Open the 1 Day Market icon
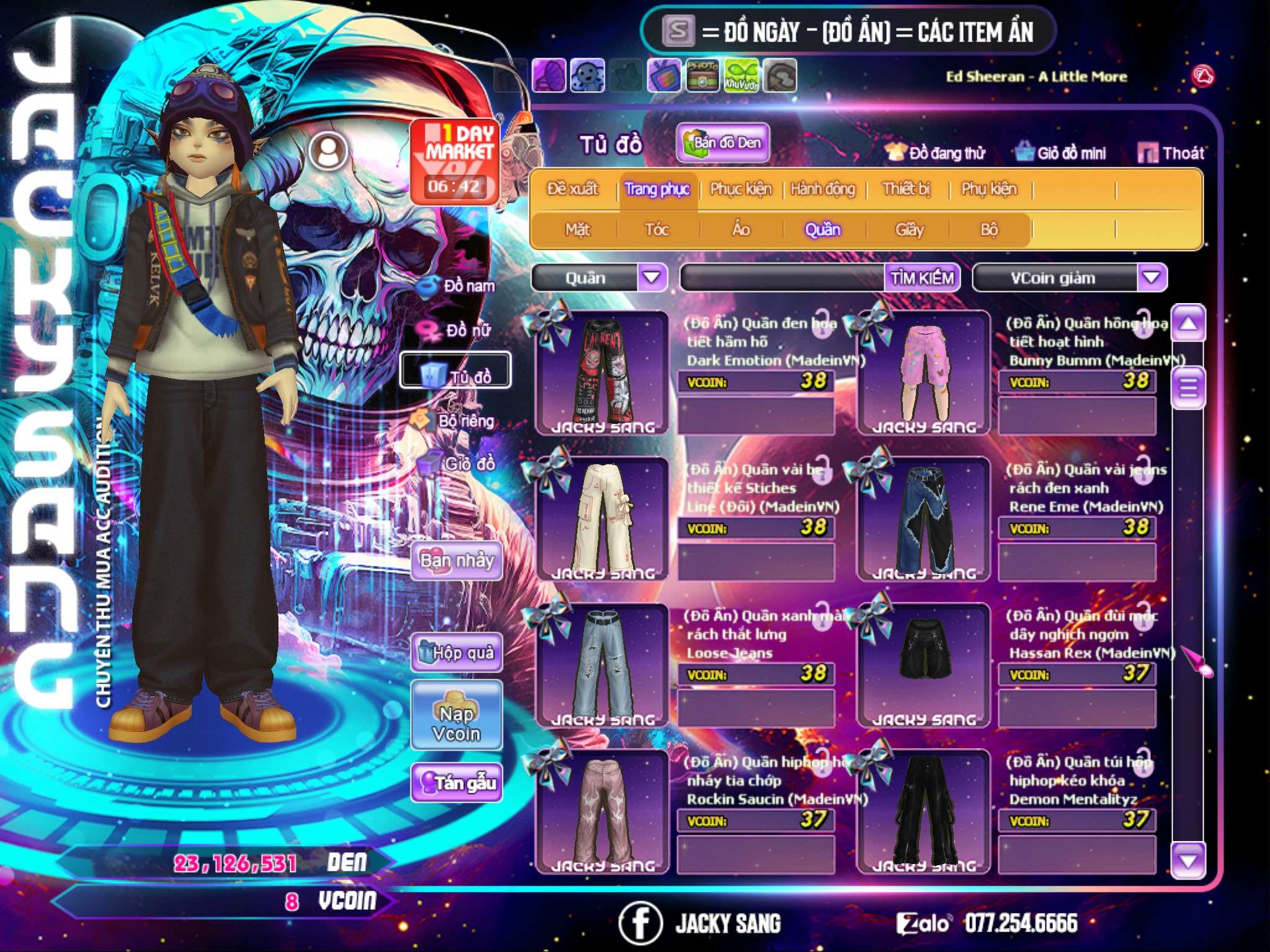 pyautogui.click(x=456, y=161)
